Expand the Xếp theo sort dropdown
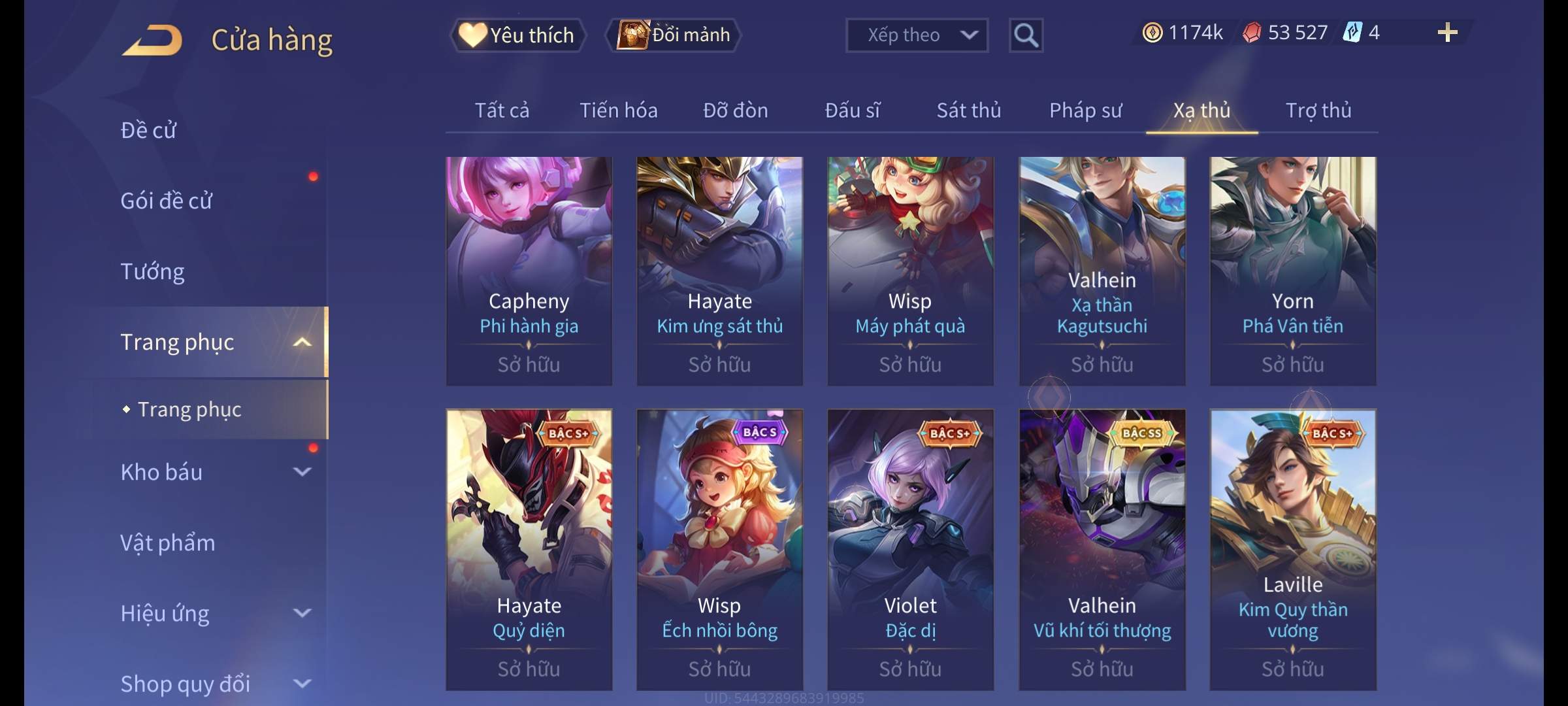 tap(916, 35)
